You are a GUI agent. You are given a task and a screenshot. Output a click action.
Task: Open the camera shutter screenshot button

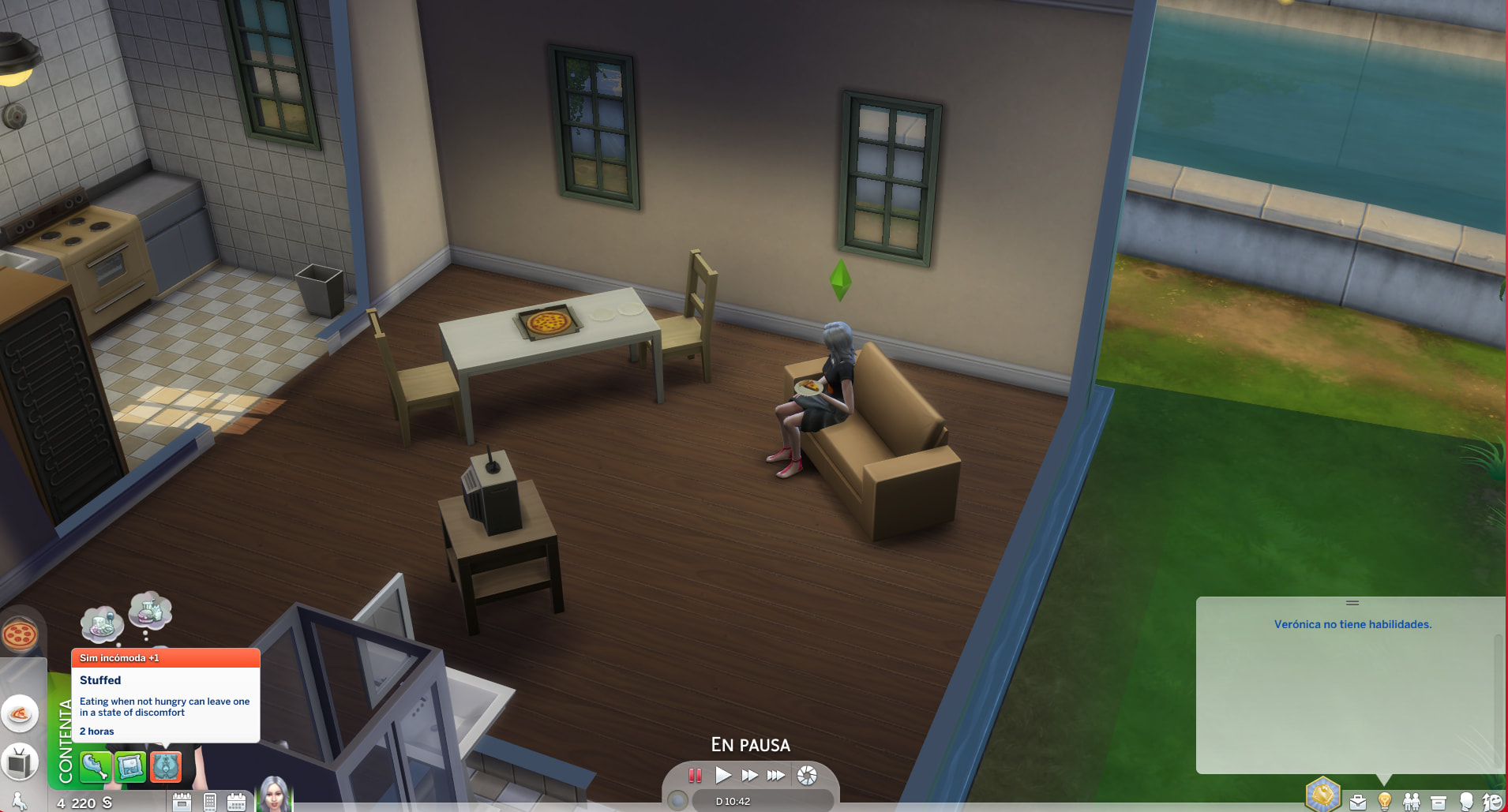tap(807, 775)
